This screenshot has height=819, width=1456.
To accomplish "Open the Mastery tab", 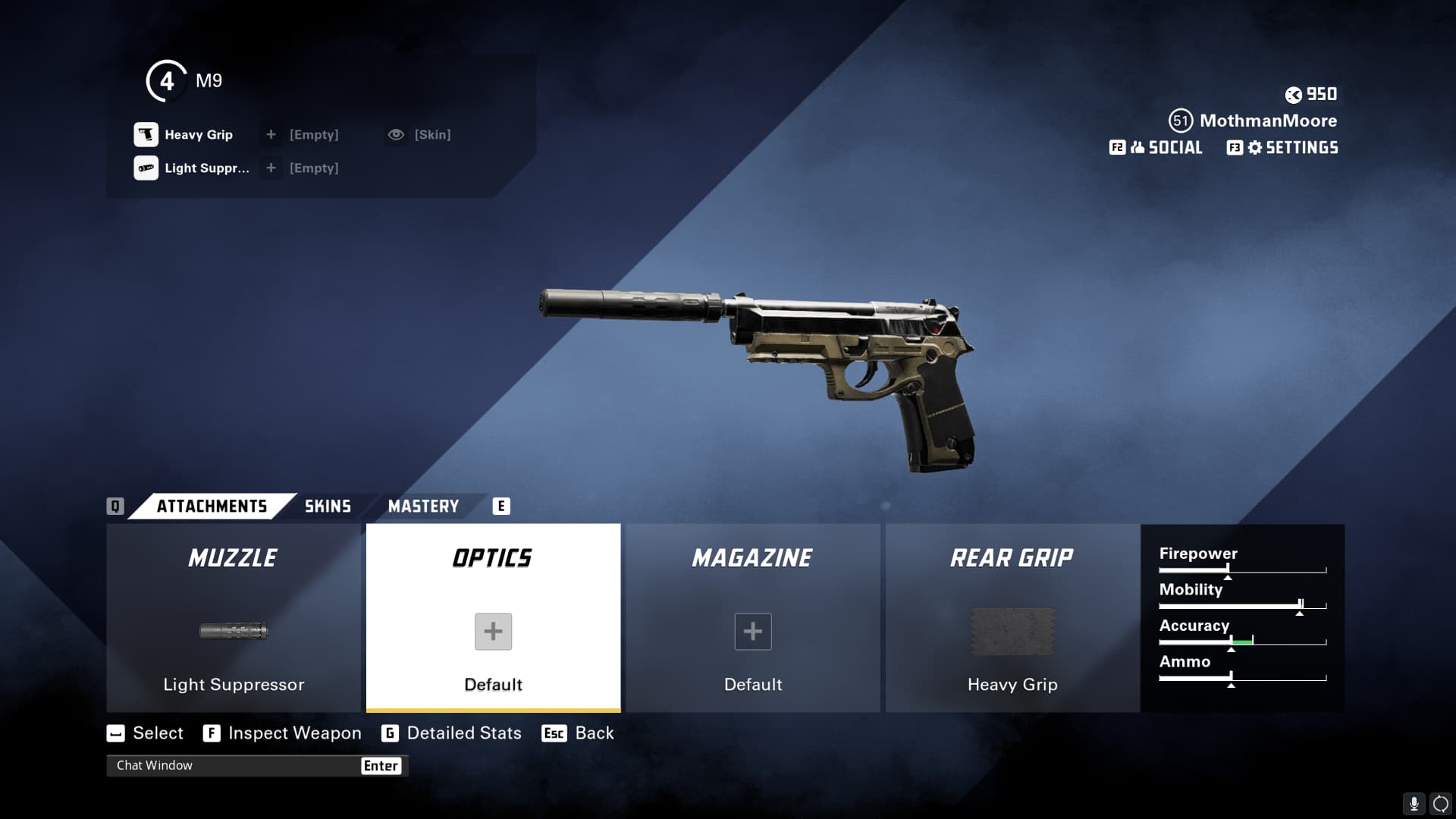I will pyautogui.click(x=423, y=507).
